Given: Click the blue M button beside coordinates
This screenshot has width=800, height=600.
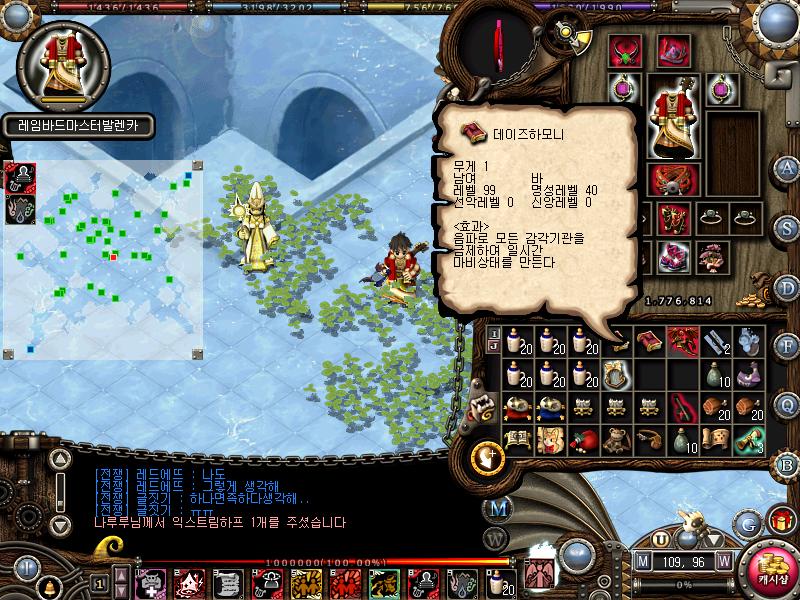Looking at the screenshot, I should click(x=644, y=561).
